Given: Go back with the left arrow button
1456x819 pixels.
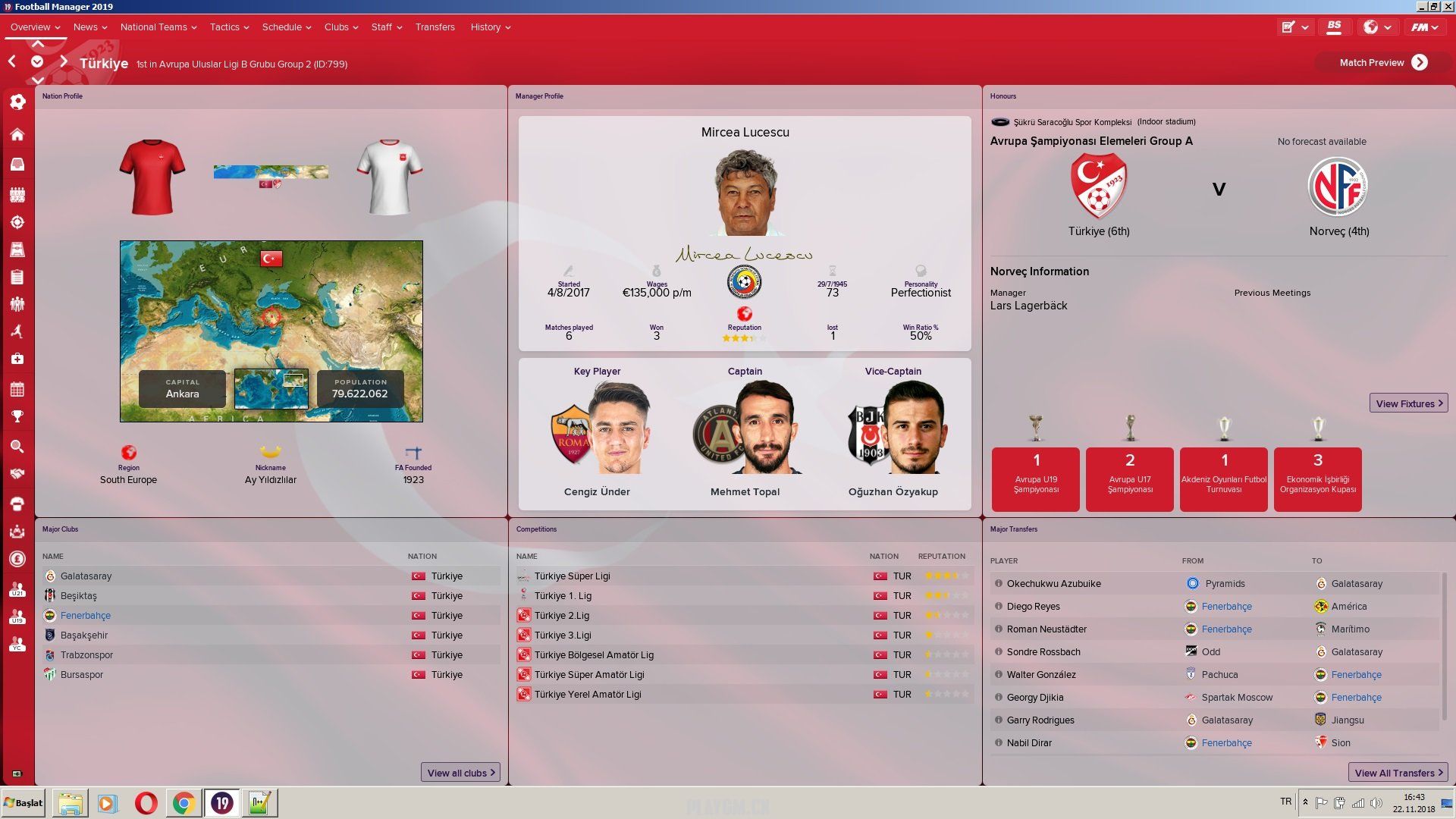Looking at the screenshot, I should (x=12, y=61).
